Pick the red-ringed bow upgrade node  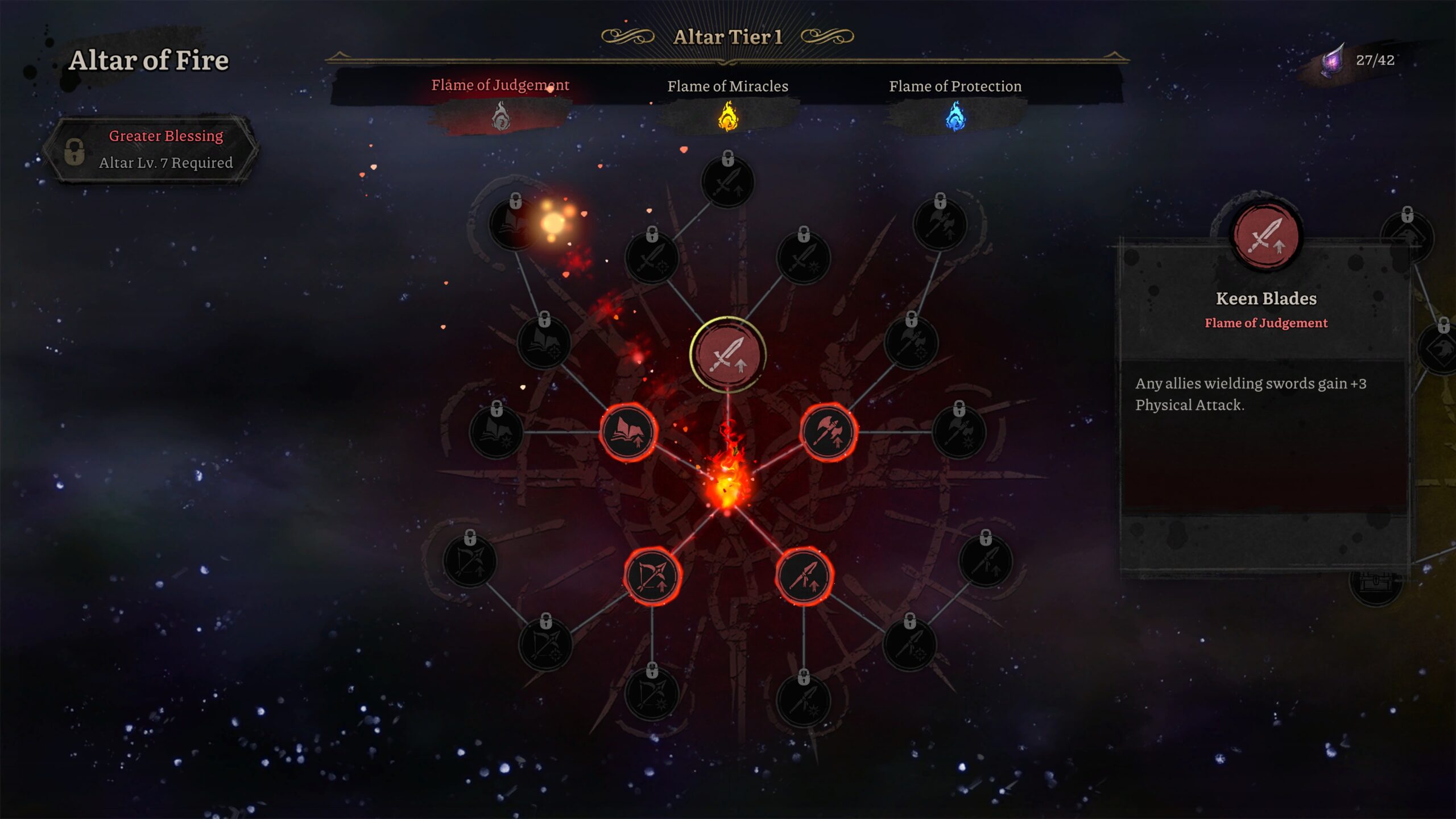652,576
